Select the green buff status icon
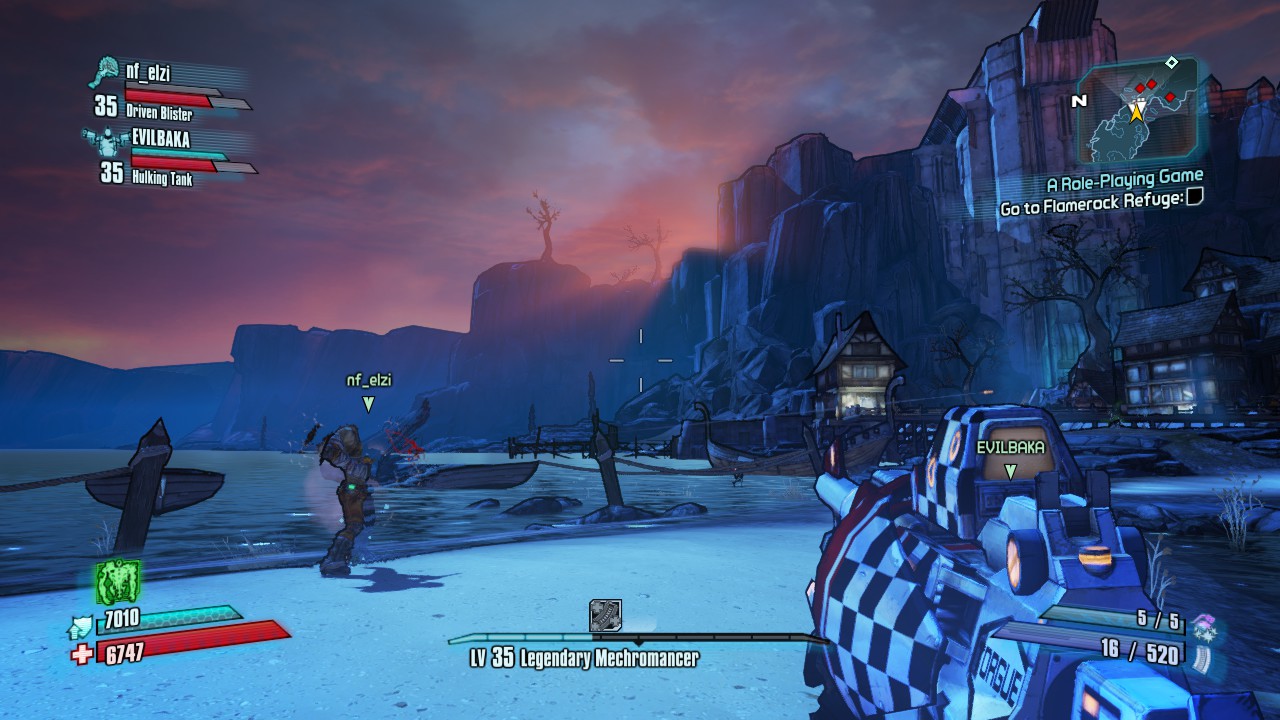Screen dimensions: 1280x720 pos(117,581)
